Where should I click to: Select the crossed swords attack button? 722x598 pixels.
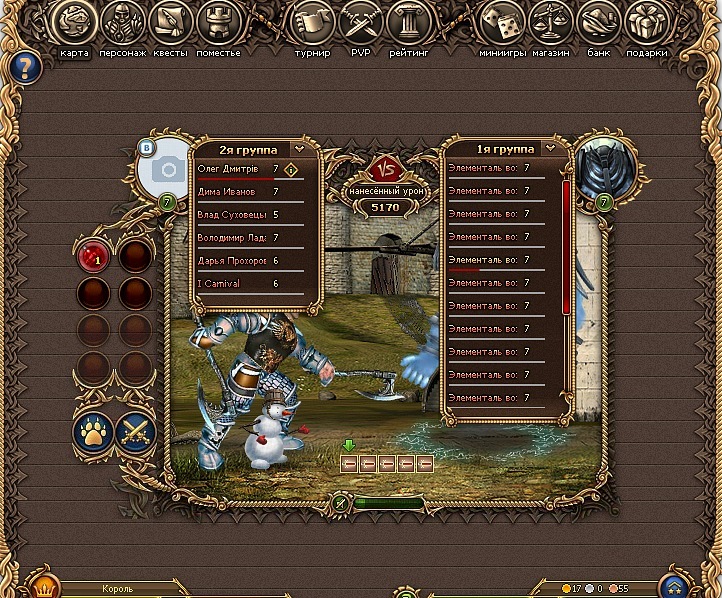click(136, 432)
